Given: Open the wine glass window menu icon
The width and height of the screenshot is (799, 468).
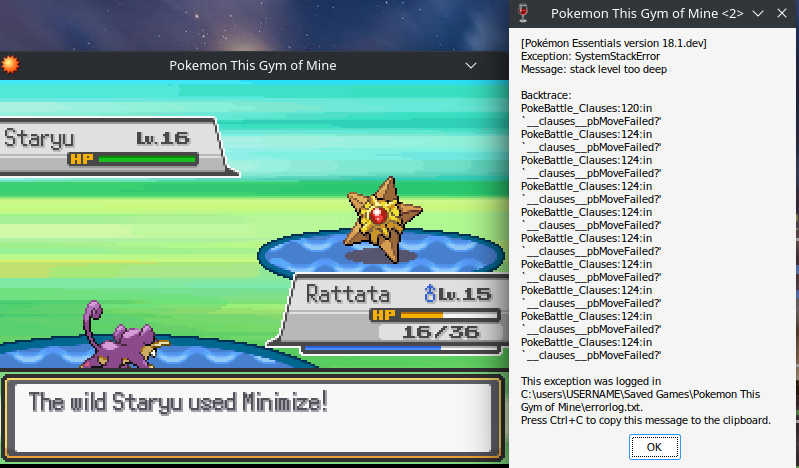Looking at the screenshot, I should pyautogui.click(x=520, y=13).
